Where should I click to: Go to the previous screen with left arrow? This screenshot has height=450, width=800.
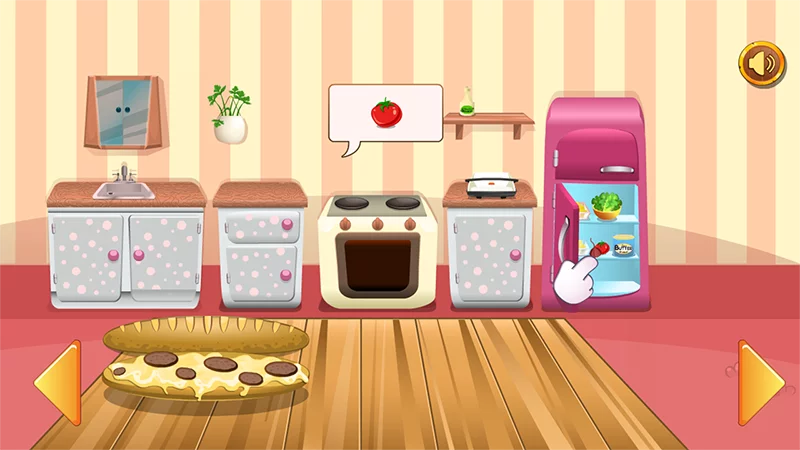[x=57, y=382]
